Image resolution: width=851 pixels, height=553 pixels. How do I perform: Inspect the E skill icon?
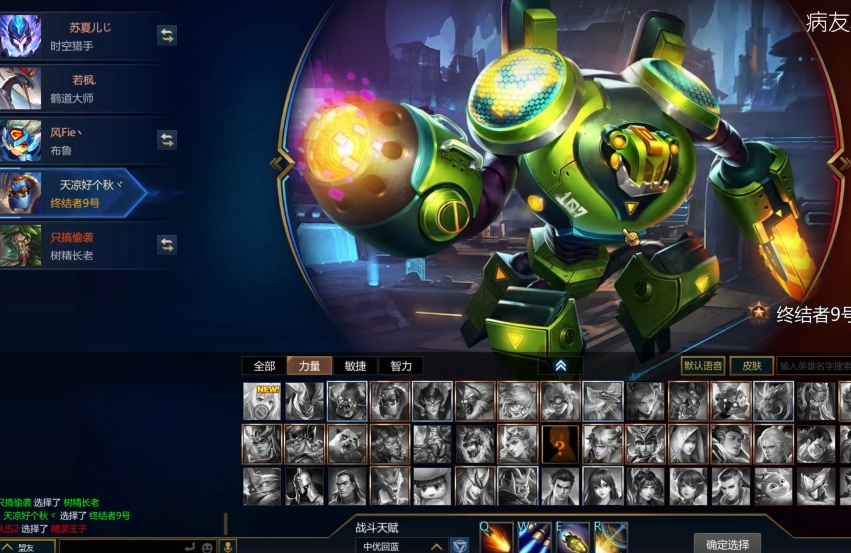coord(572,538)
